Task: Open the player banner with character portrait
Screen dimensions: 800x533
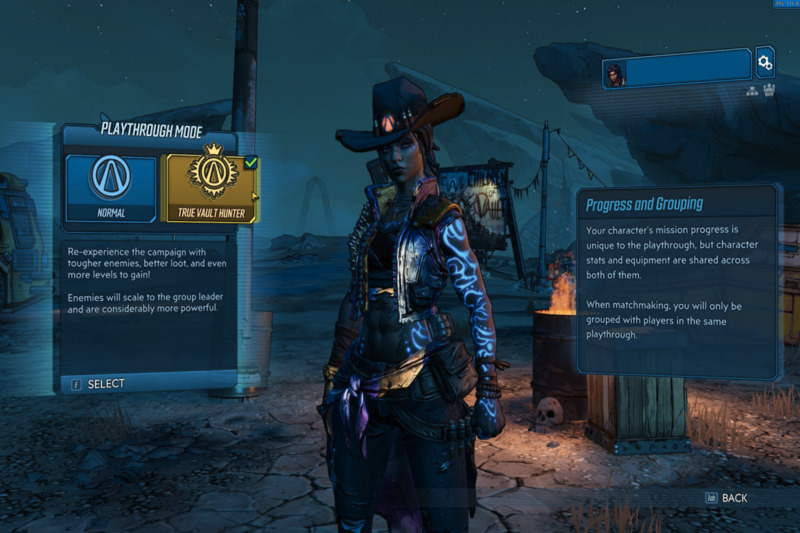Action: click(x=677, y=68)
